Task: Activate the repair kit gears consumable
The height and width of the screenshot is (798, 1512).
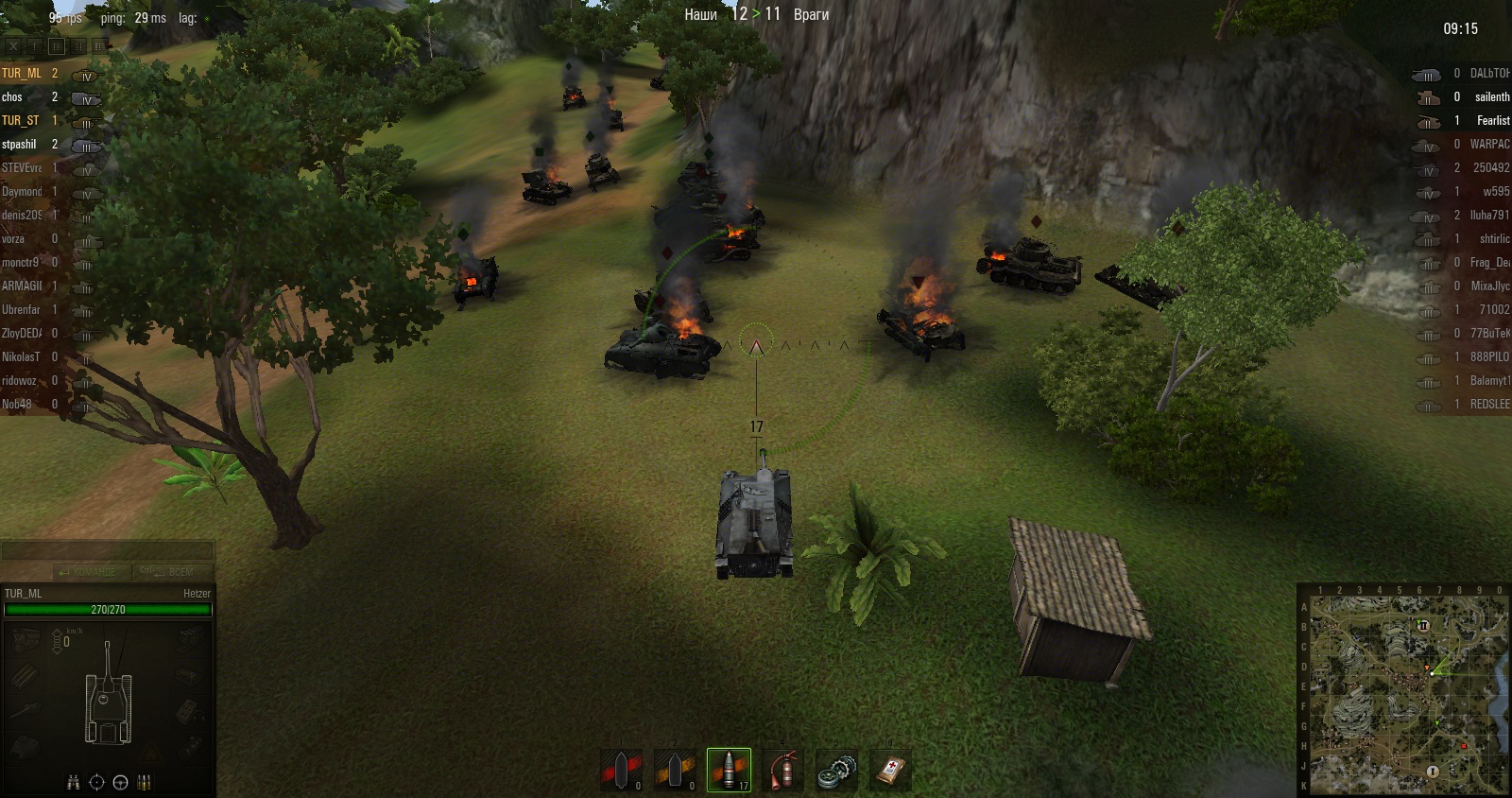Action: [x=836, y=770]
